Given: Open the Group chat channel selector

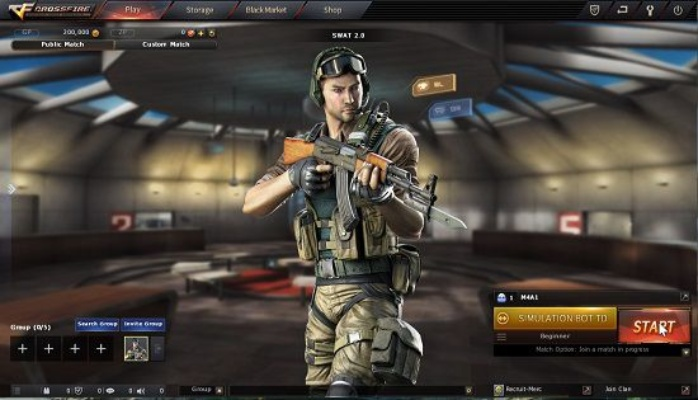Looking at the screenshot, I should point(202,389).
